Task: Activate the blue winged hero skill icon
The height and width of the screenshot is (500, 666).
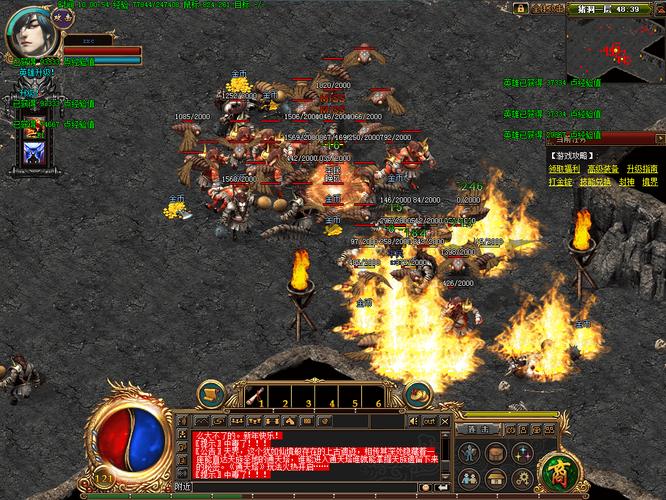Action: [x=33, y=153]
